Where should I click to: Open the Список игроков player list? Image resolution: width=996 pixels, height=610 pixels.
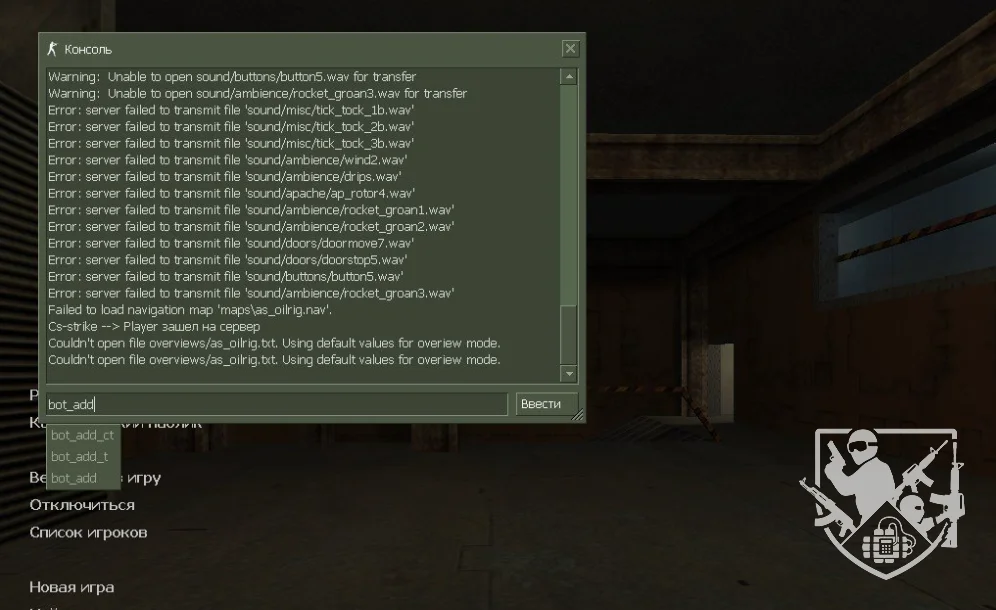[x=88, y=532]
